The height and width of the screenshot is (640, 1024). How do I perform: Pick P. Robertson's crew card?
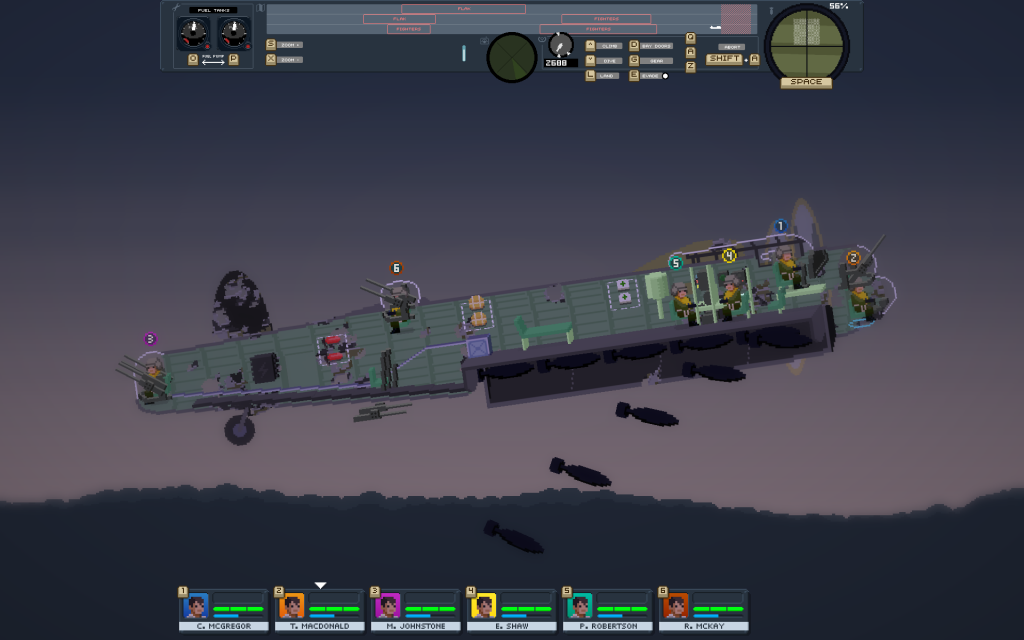click(607, 610)
